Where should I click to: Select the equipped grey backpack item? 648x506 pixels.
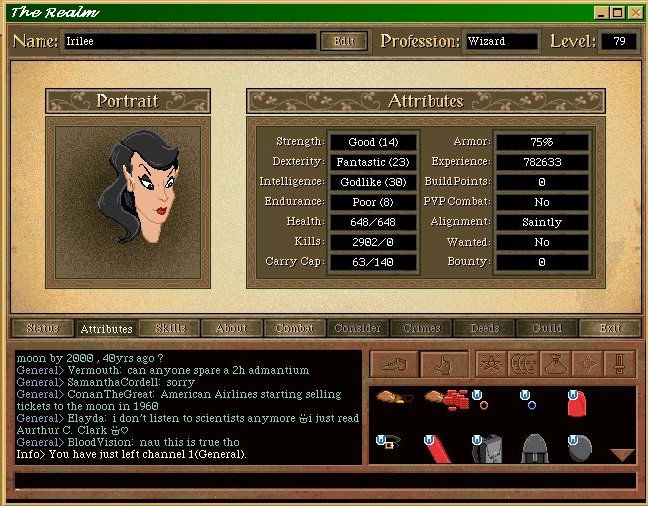pyautogui.click(x=486, y=448)
